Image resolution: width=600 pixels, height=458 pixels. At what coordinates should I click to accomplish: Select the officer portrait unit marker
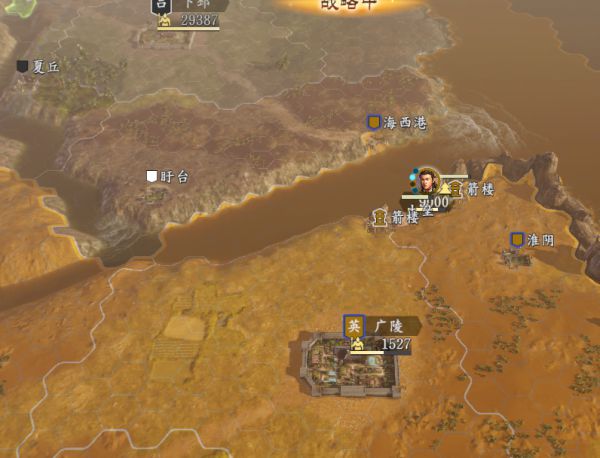(x=429, y=181)
